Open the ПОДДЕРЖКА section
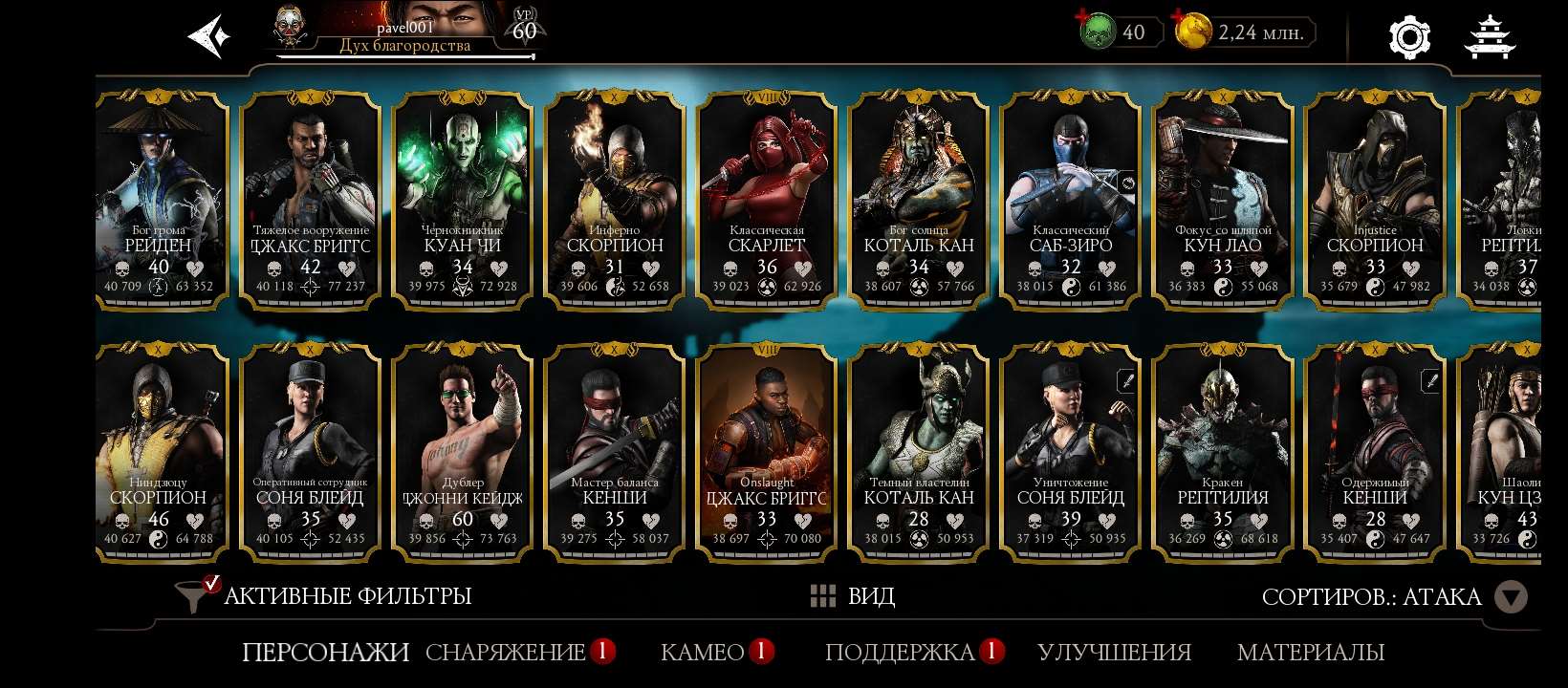Viewport: 1568px width, 688px height. 900,652
